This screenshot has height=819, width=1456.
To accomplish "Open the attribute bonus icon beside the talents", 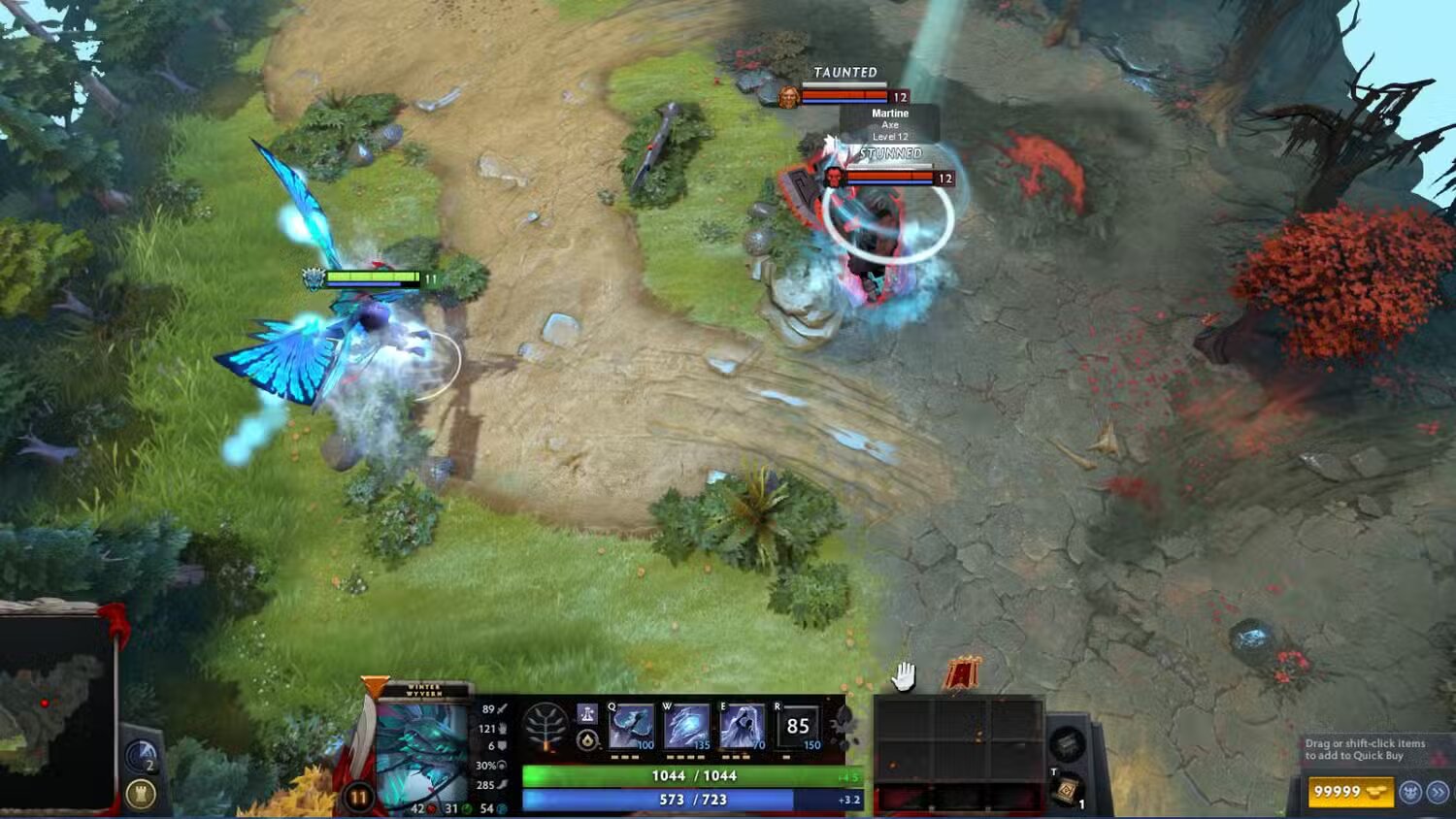I will click(587, 740).
